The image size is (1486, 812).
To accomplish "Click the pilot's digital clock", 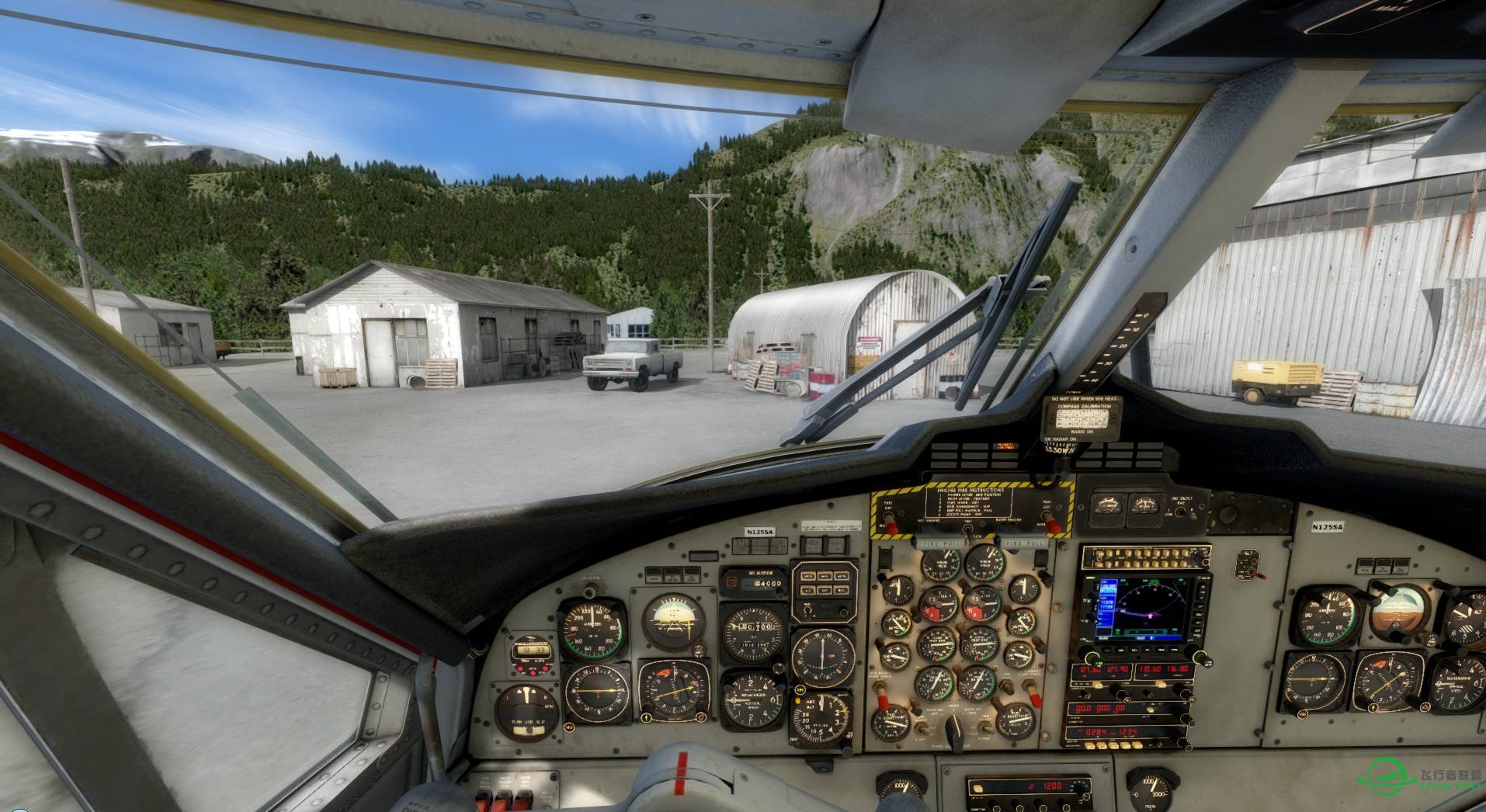I will pos(533,651).
